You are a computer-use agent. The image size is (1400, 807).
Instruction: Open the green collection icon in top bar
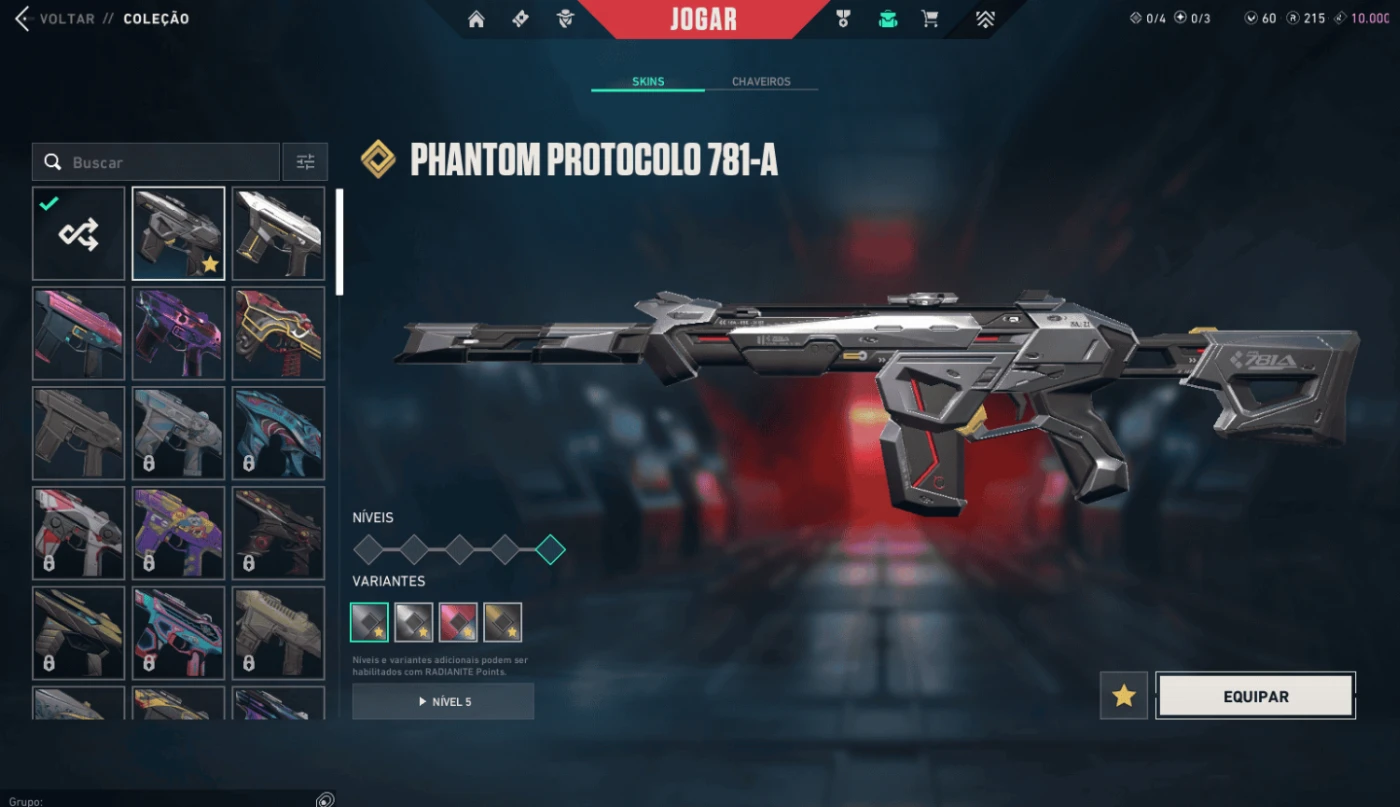887,19
